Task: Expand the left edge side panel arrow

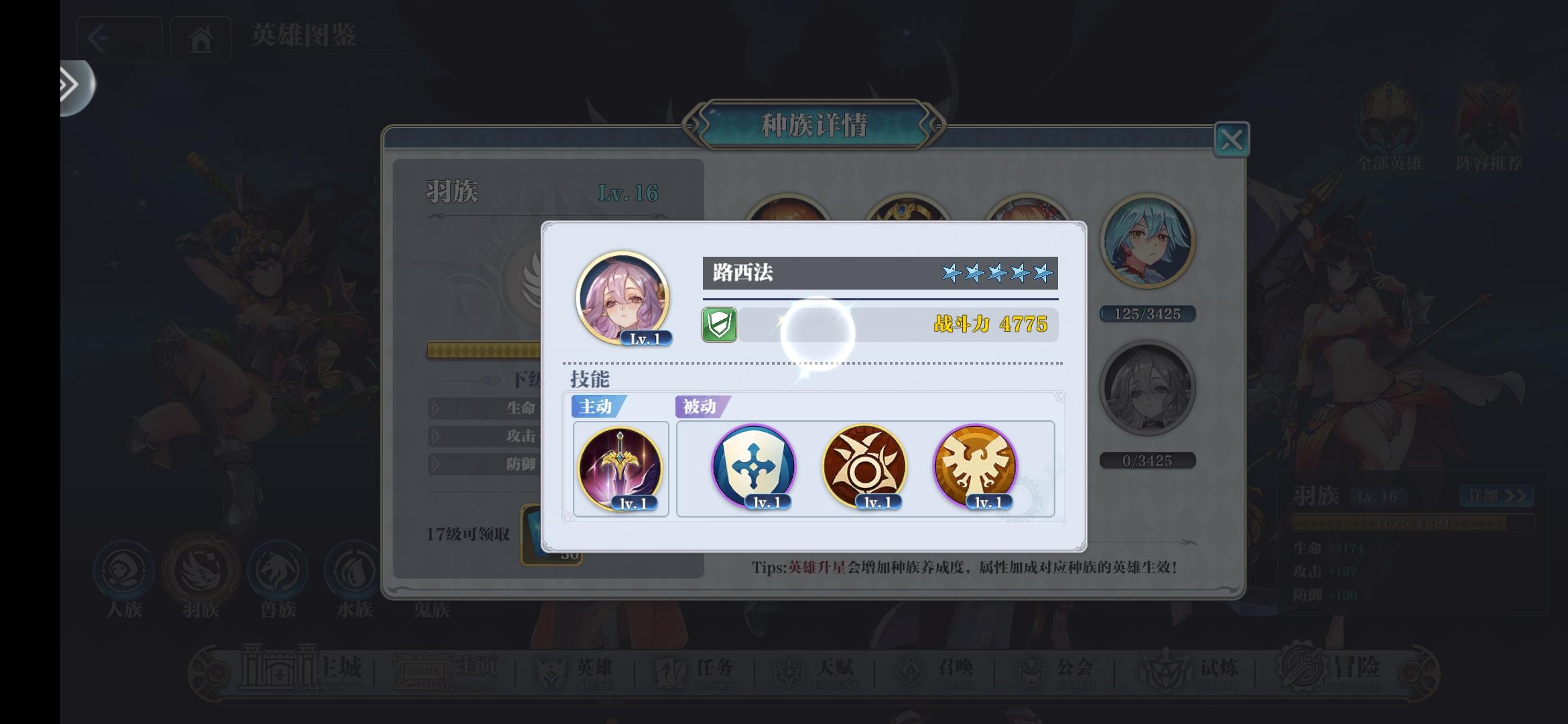Action: click(x=69, y=86)
